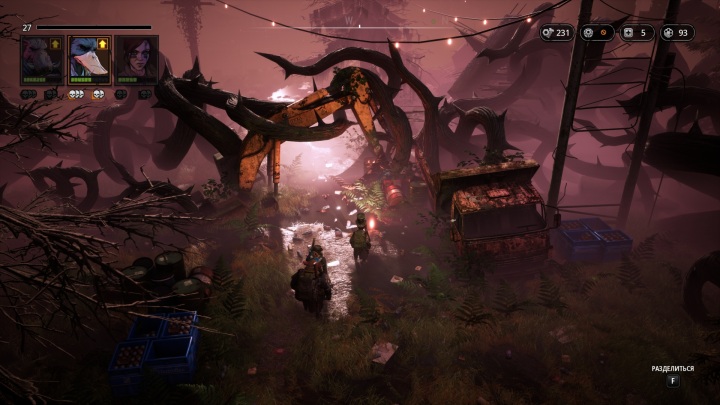This screenshot has height=405, width=720.
Task: Click the boar's yellow level-up arrow
Action: pos(57,45)
